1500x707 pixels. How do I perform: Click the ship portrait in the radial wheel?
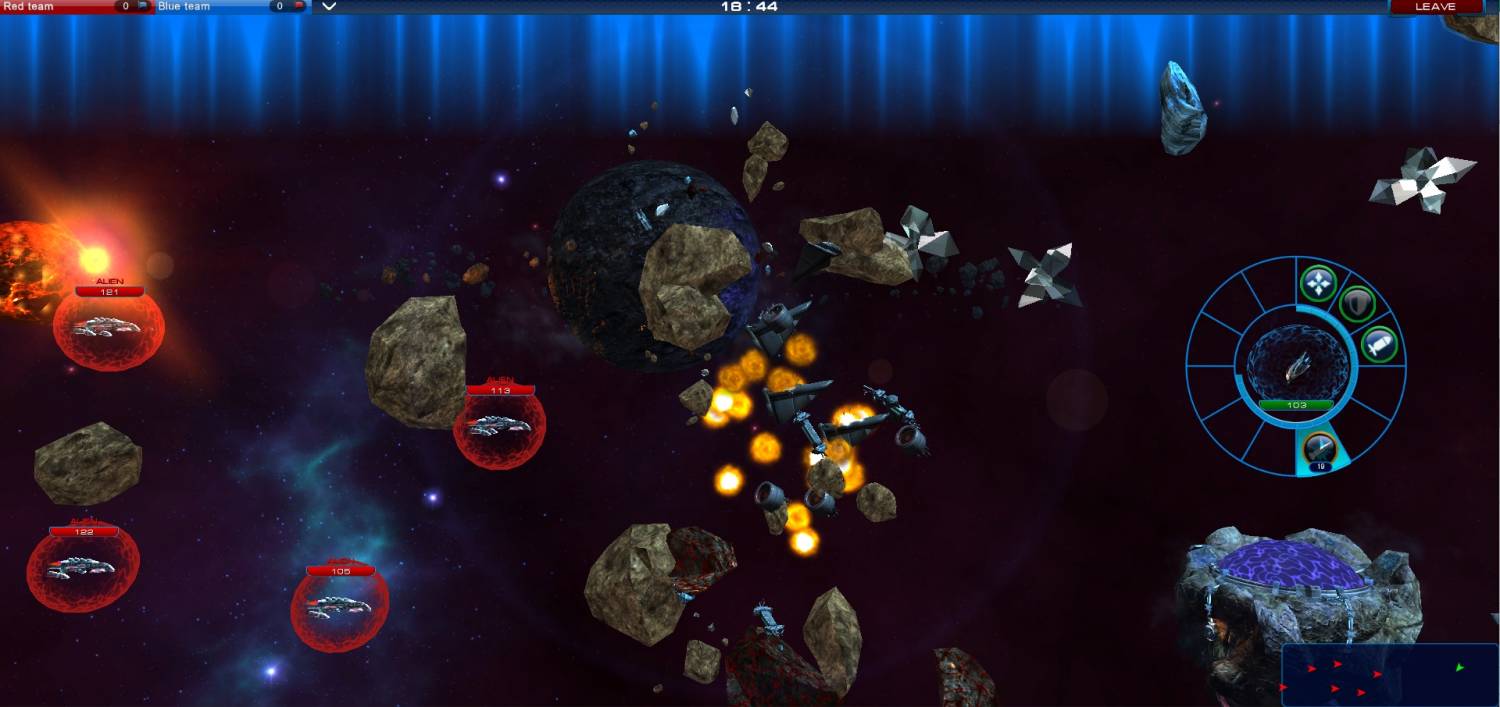point(1296,366)
